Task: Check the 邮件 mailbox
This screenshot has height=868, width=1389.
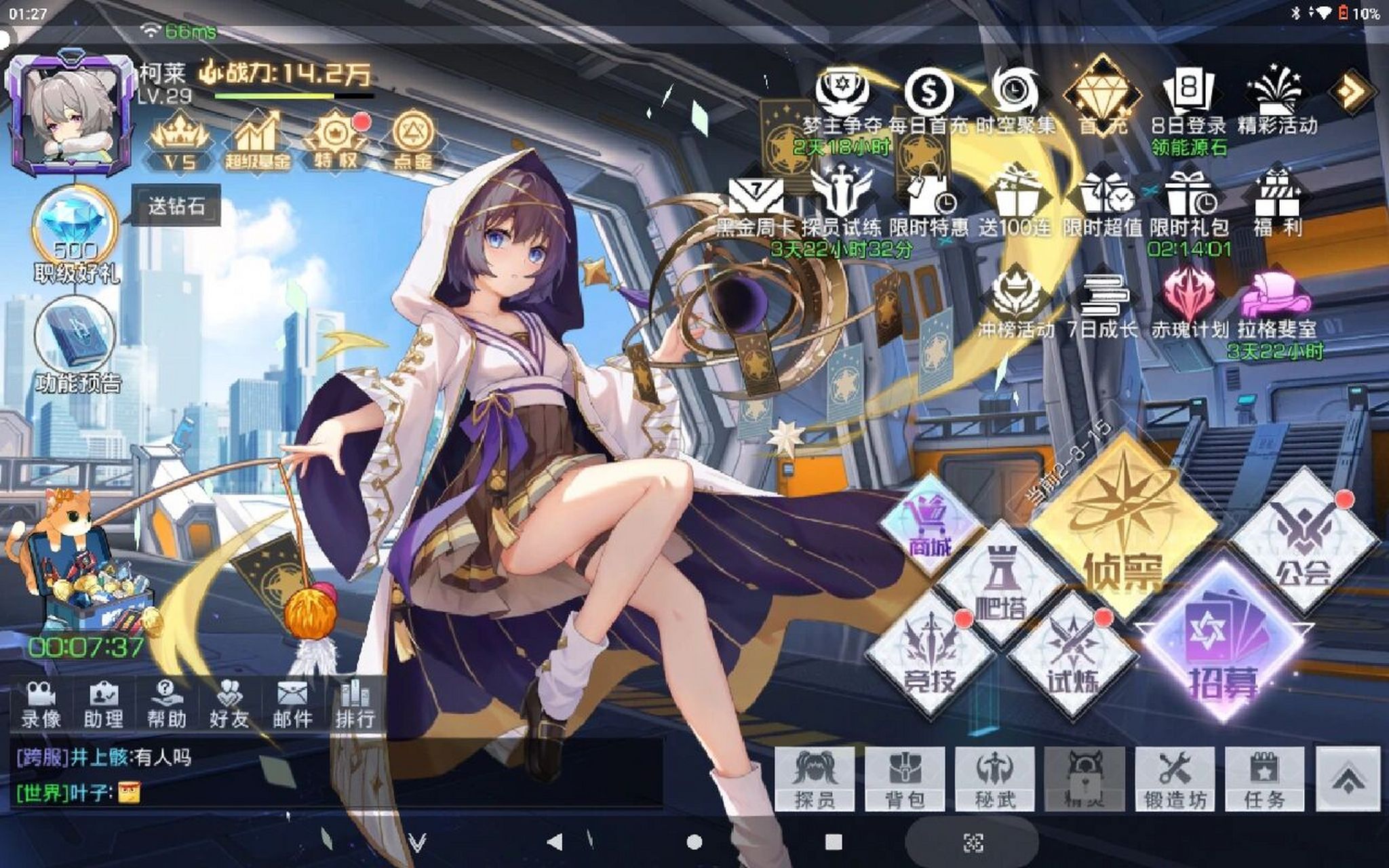Action: point(292,704)
